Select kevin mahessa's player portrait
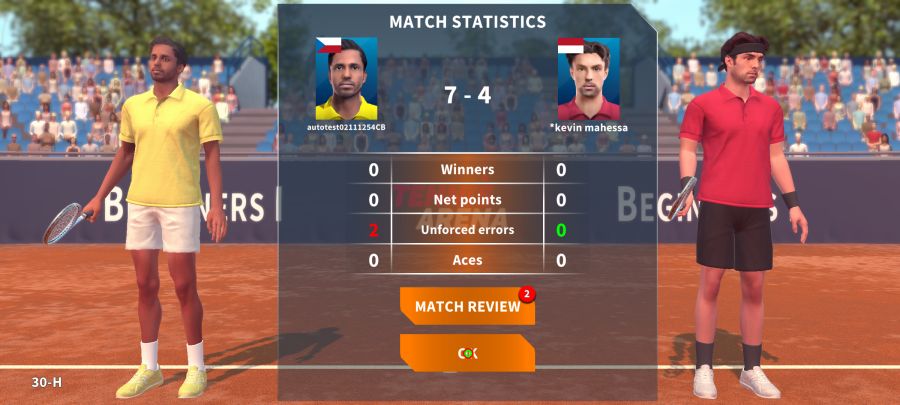900x405 pixels. [588, 80]
